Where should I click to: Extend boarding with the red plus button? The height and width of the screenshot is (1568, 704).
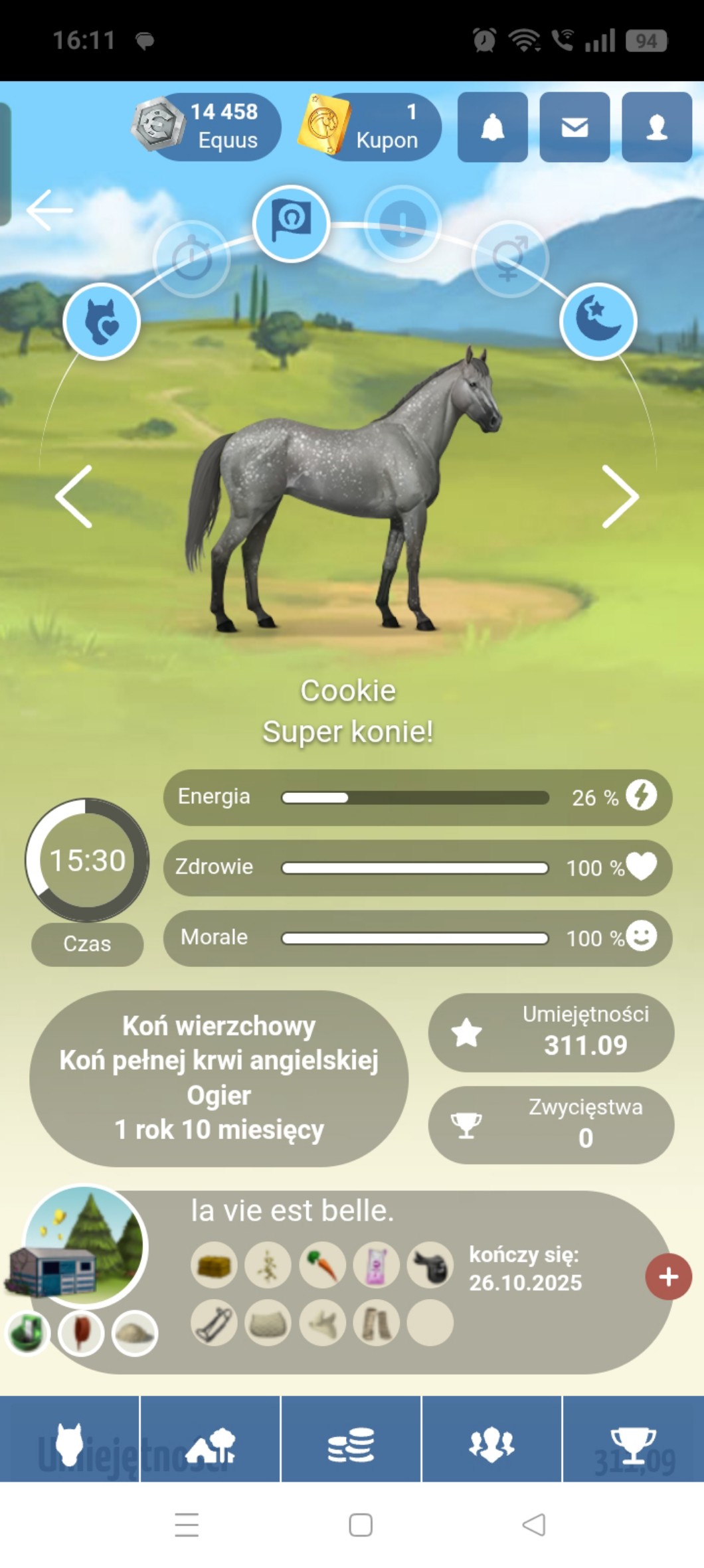pyautogui.click(x=668, y=1276)
